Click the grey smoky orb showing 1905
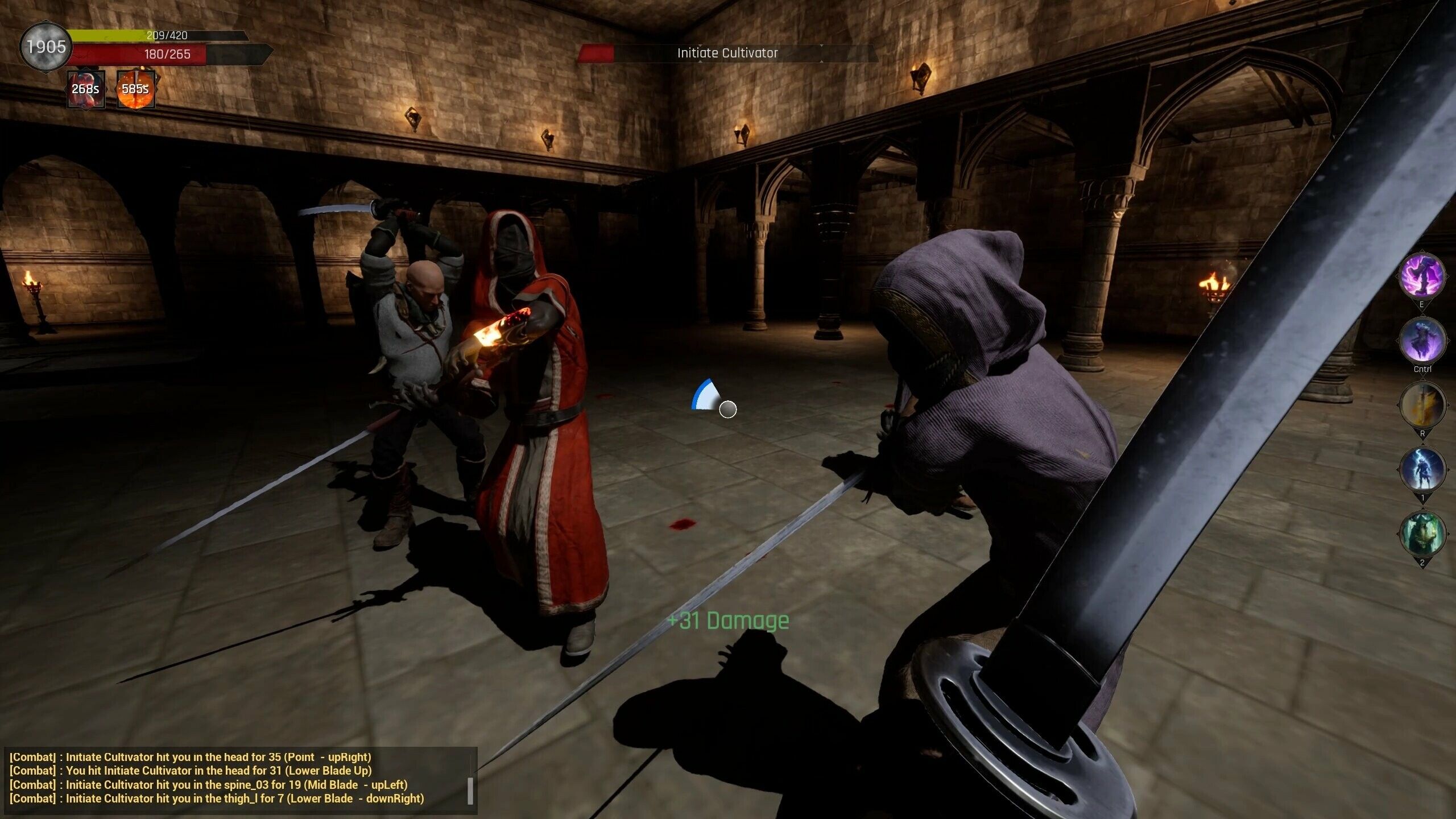The height and width of the screenshot is (819, 1456). [x=45, y=47]
